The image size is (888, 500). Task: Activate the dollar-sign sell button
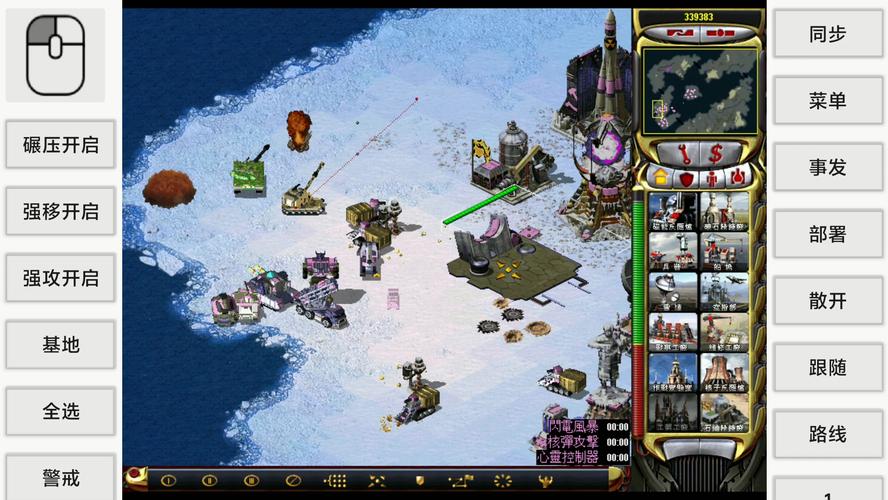point(715,153)
